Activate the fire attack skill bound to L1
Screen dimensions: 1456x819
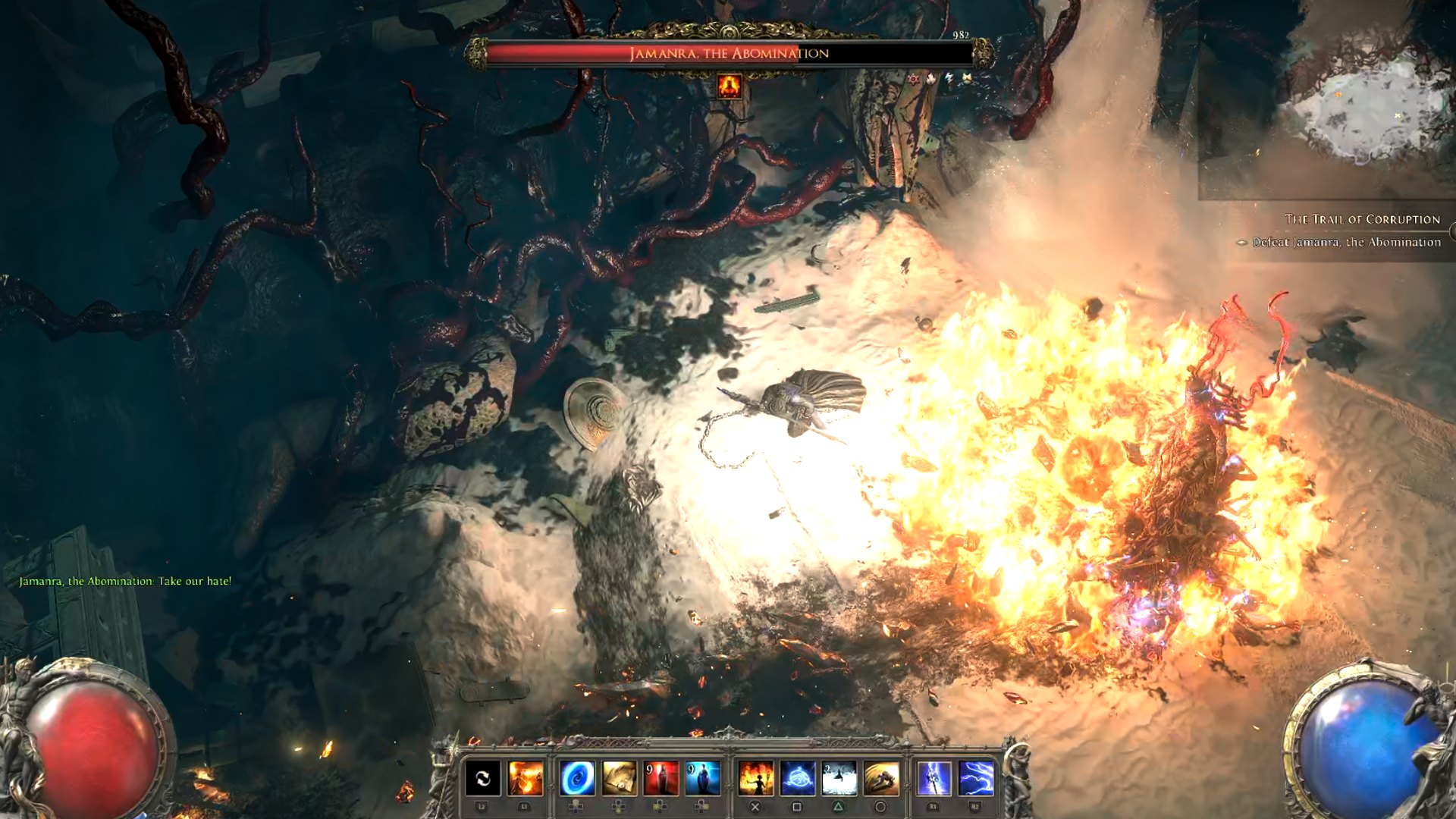point(526,779)
